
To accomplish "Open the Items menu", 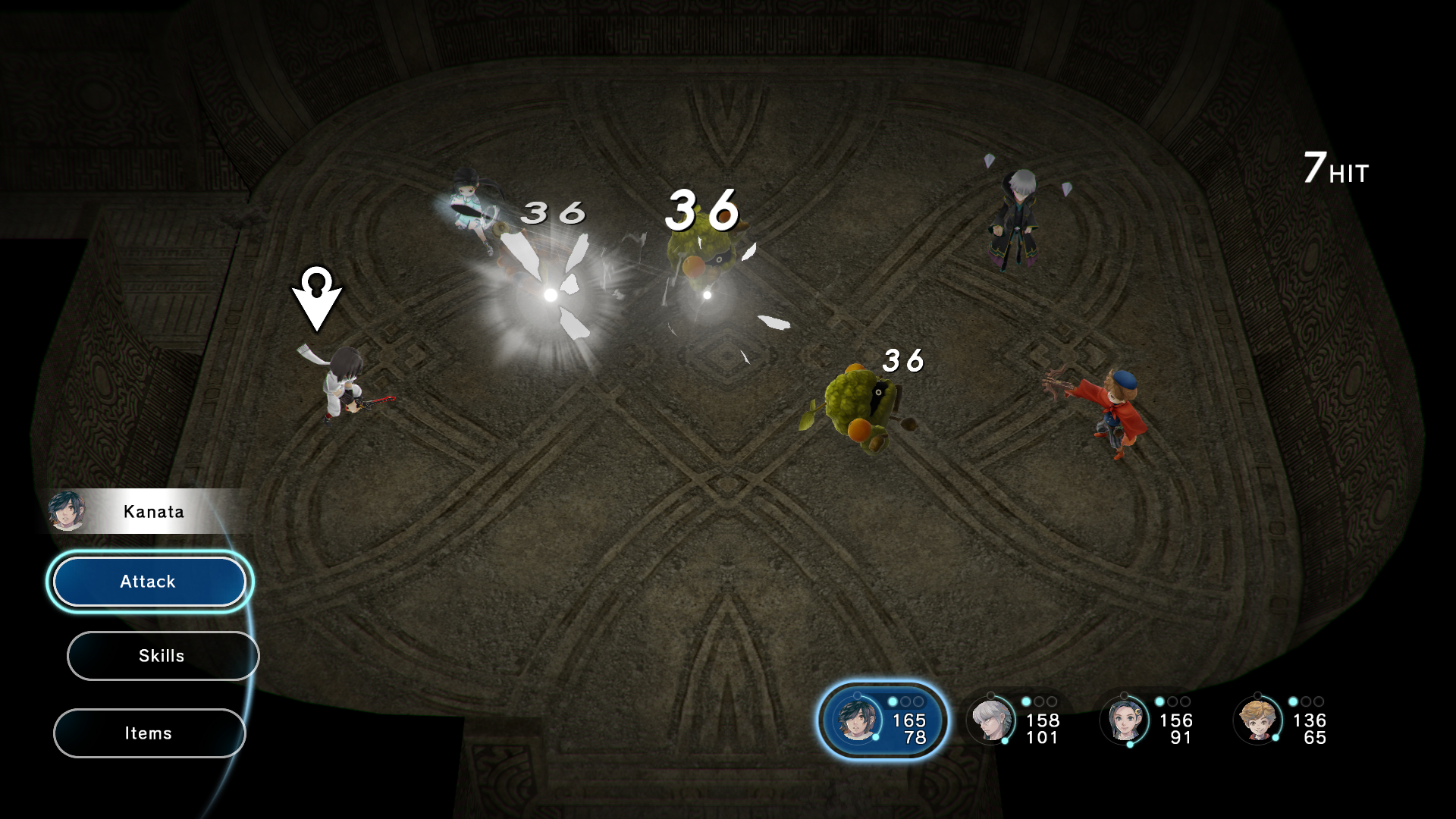I will 149,733.
